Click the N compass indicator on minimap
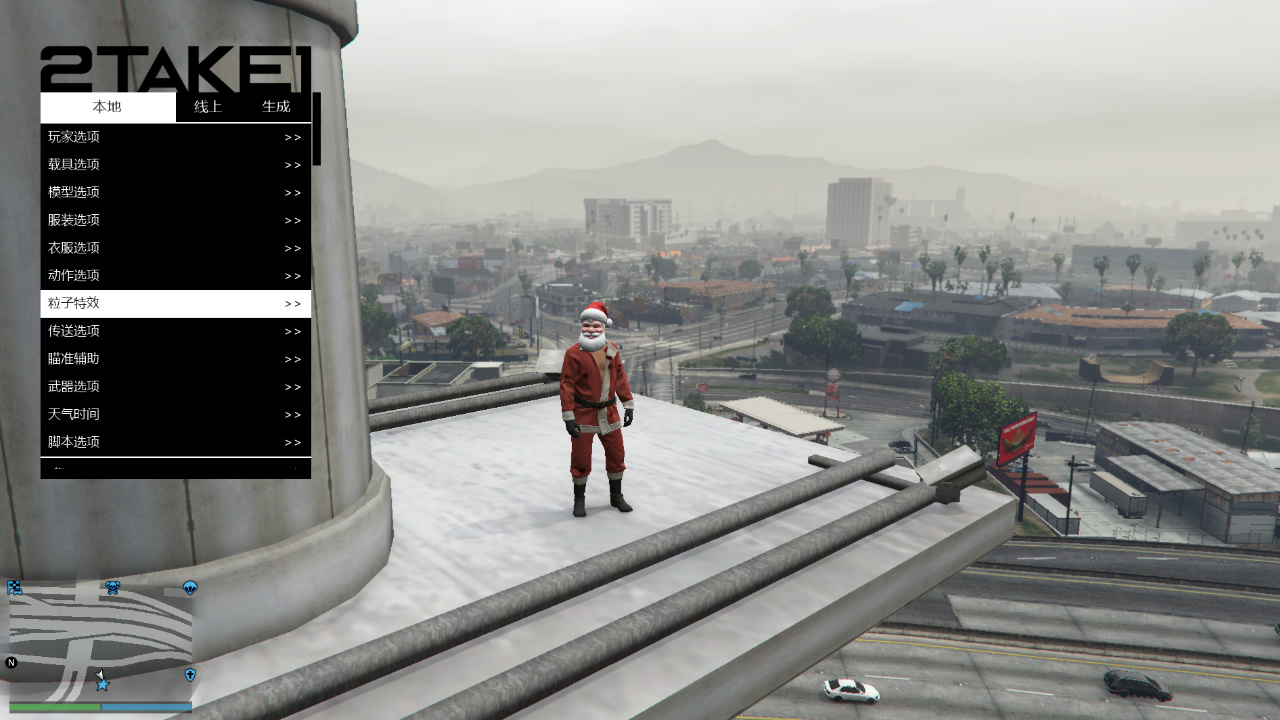 pyautogui.click(x=12, y=662)
